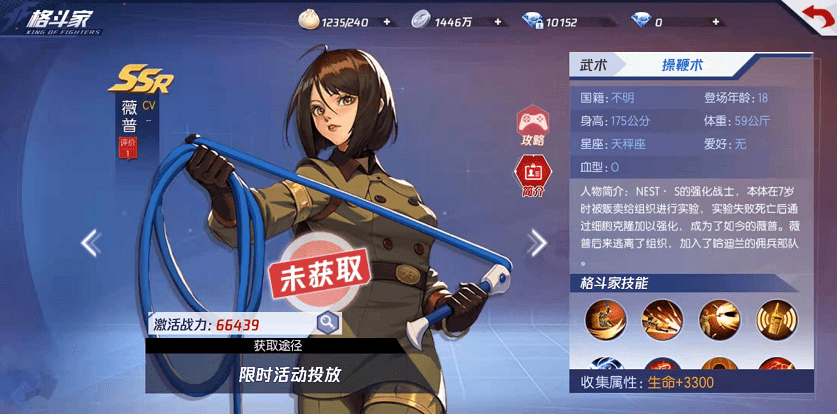Tap the 评价 rating badge
This screenshot has height=414, width=837.
pyautogui.click(x=128, y=147)
